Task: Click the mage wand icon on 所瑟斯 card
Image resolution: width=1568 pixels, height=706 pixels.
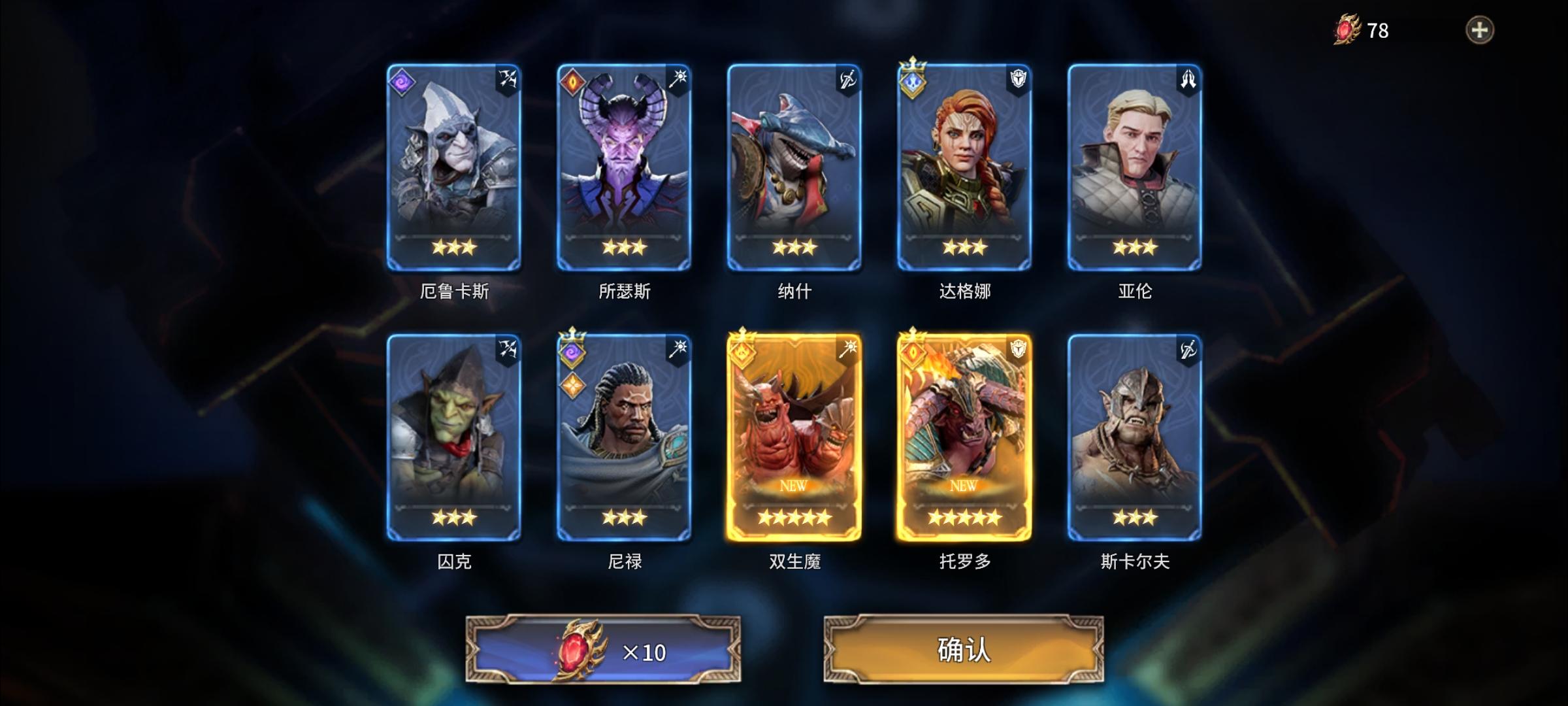Action: [x=678, y=77]
